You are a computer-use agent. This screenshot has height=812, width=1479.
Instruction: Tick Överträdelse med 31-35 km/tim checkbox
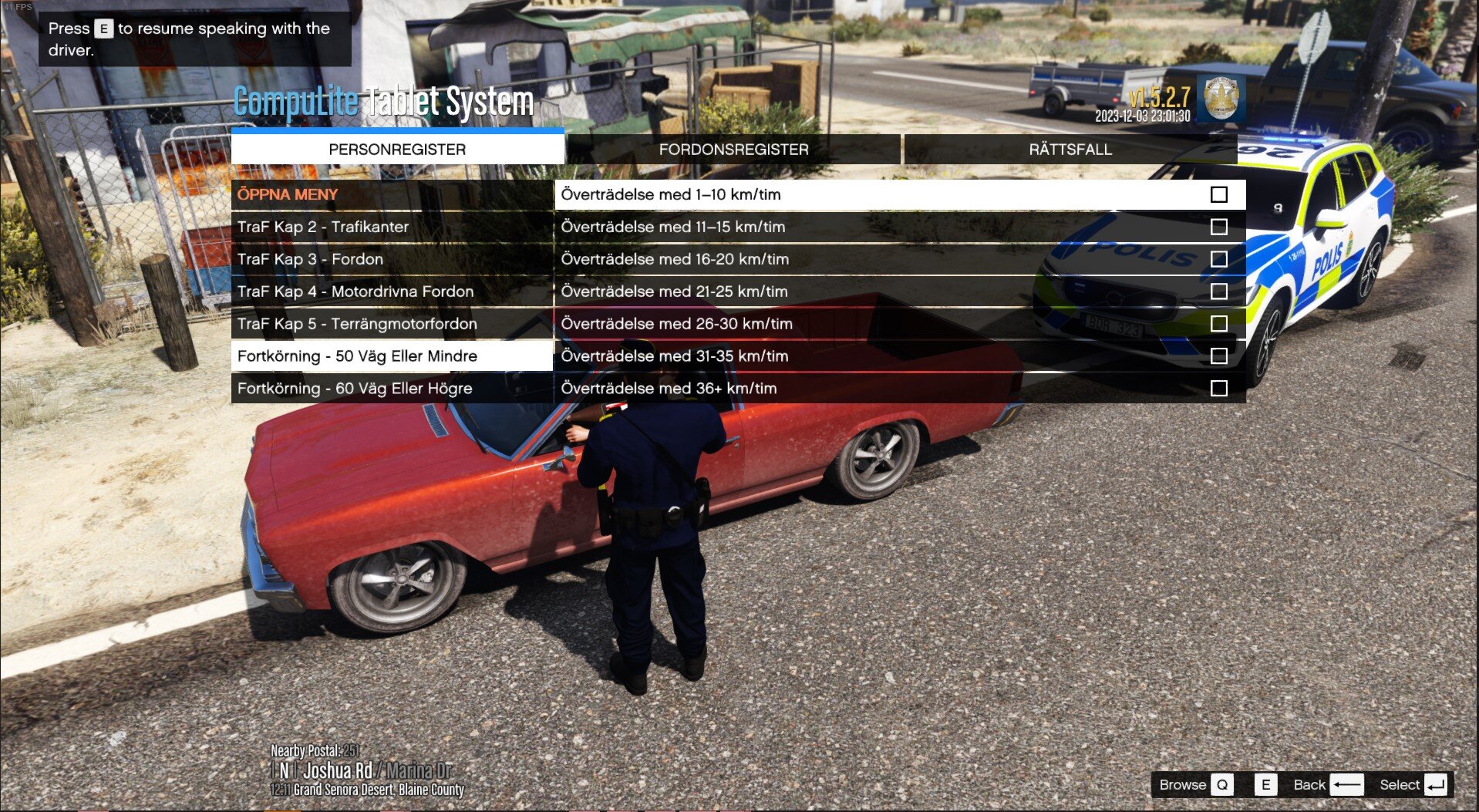[x=1218, y=356]
